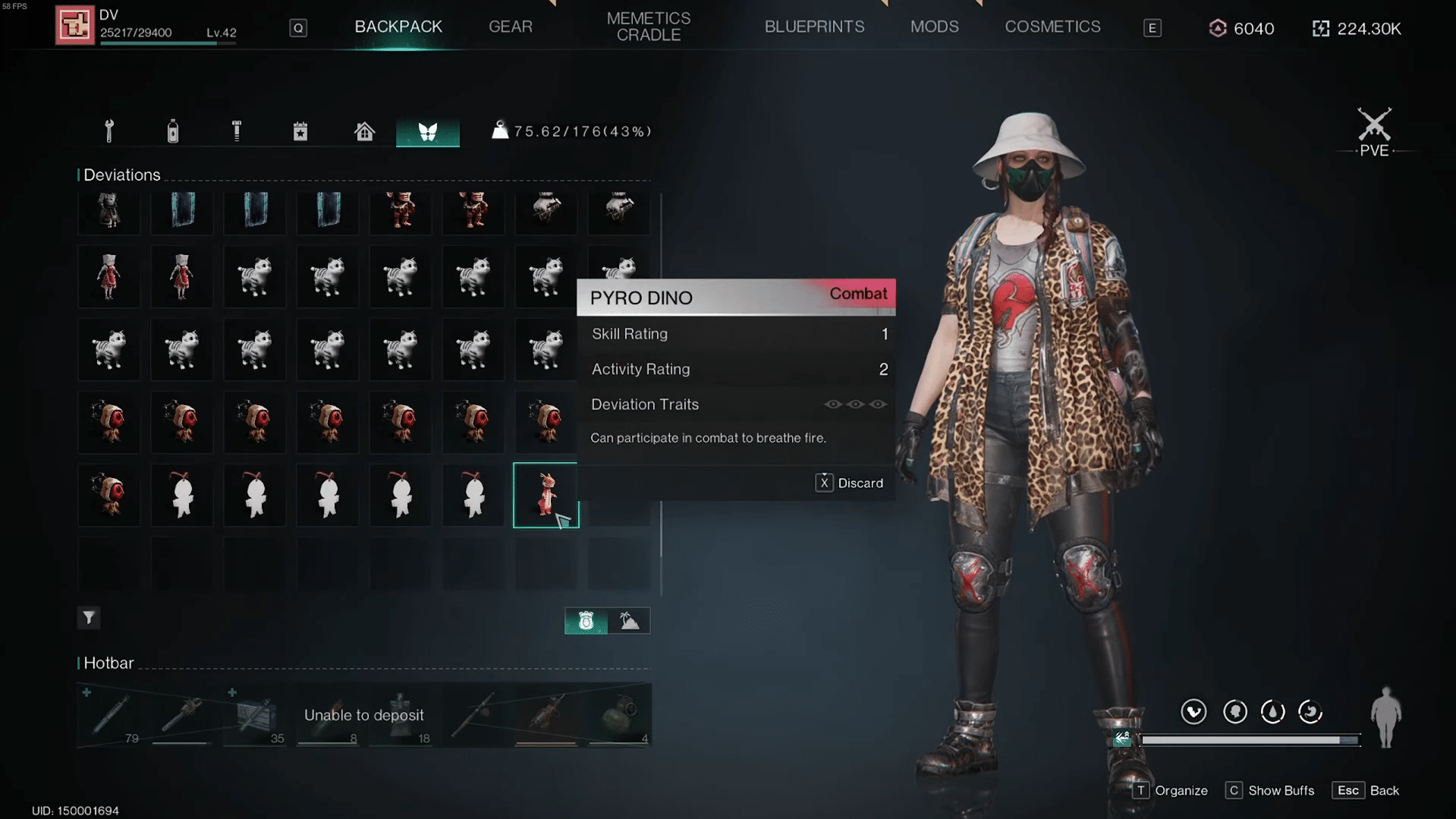Viewport: 1456px width, 819px height.
Task: Select the island deviation view toggle
Action: pos(629,621)
